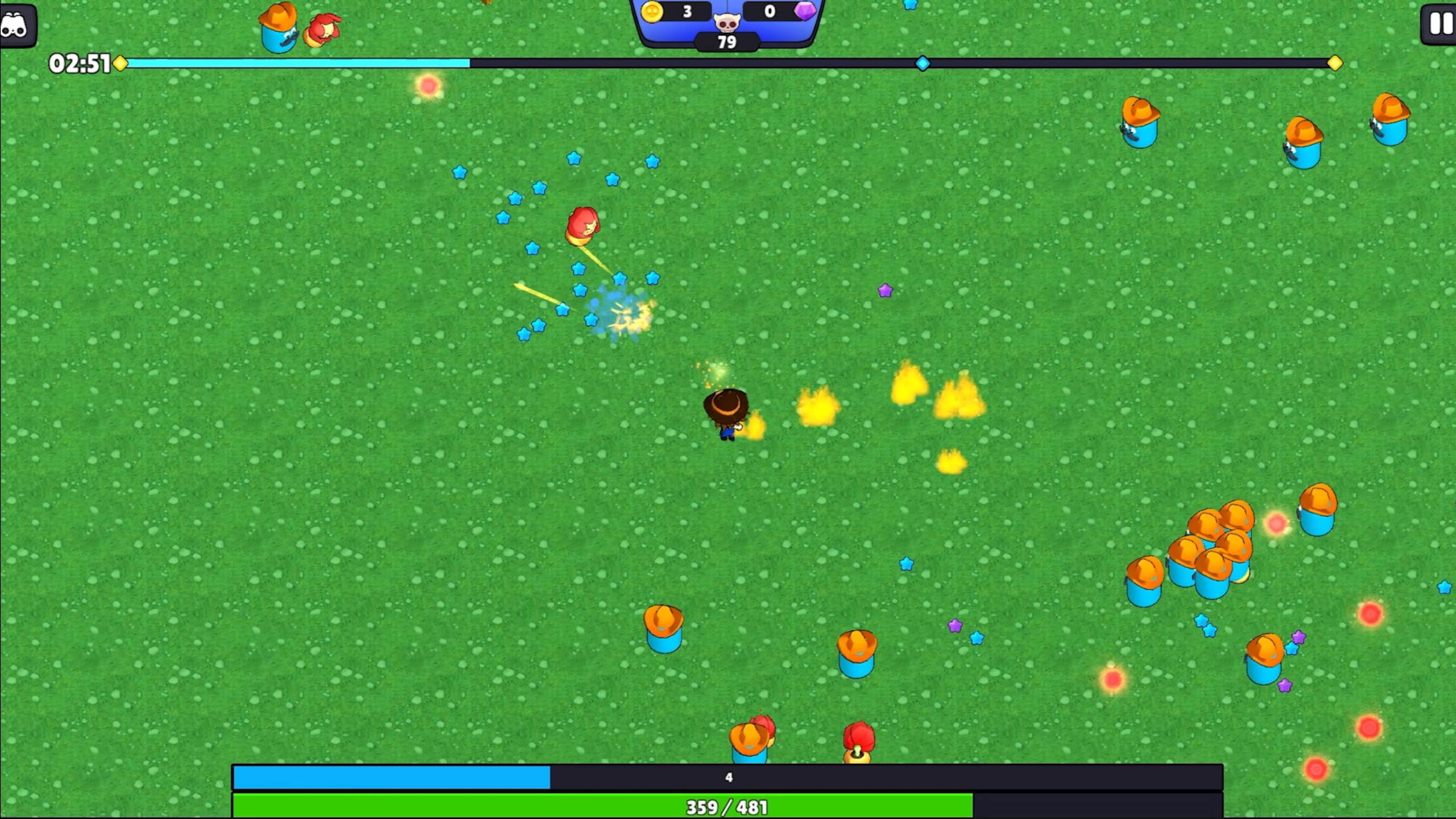Click the gold coin counter icon

653,10
